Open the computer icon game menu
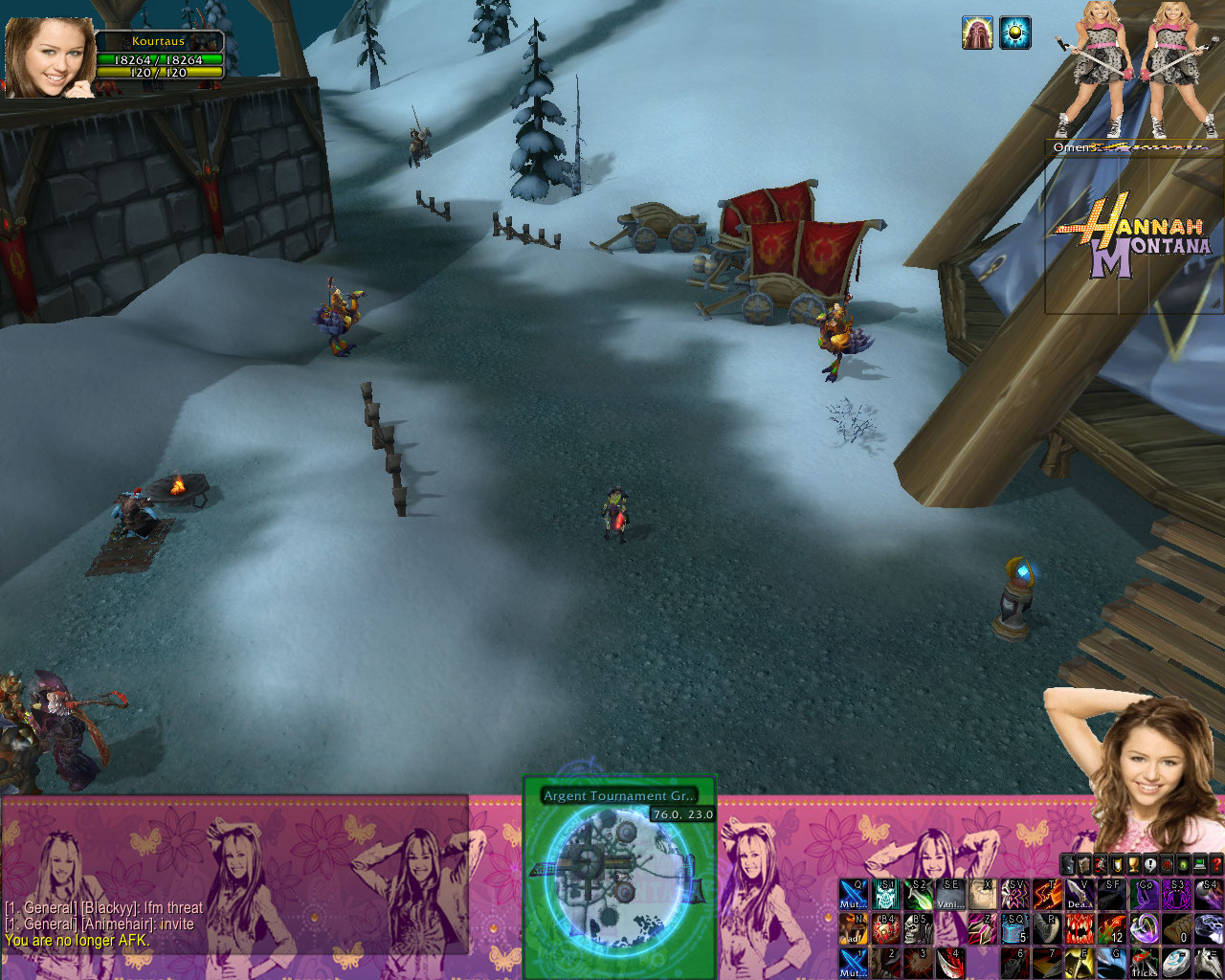 click(1200, 864)
